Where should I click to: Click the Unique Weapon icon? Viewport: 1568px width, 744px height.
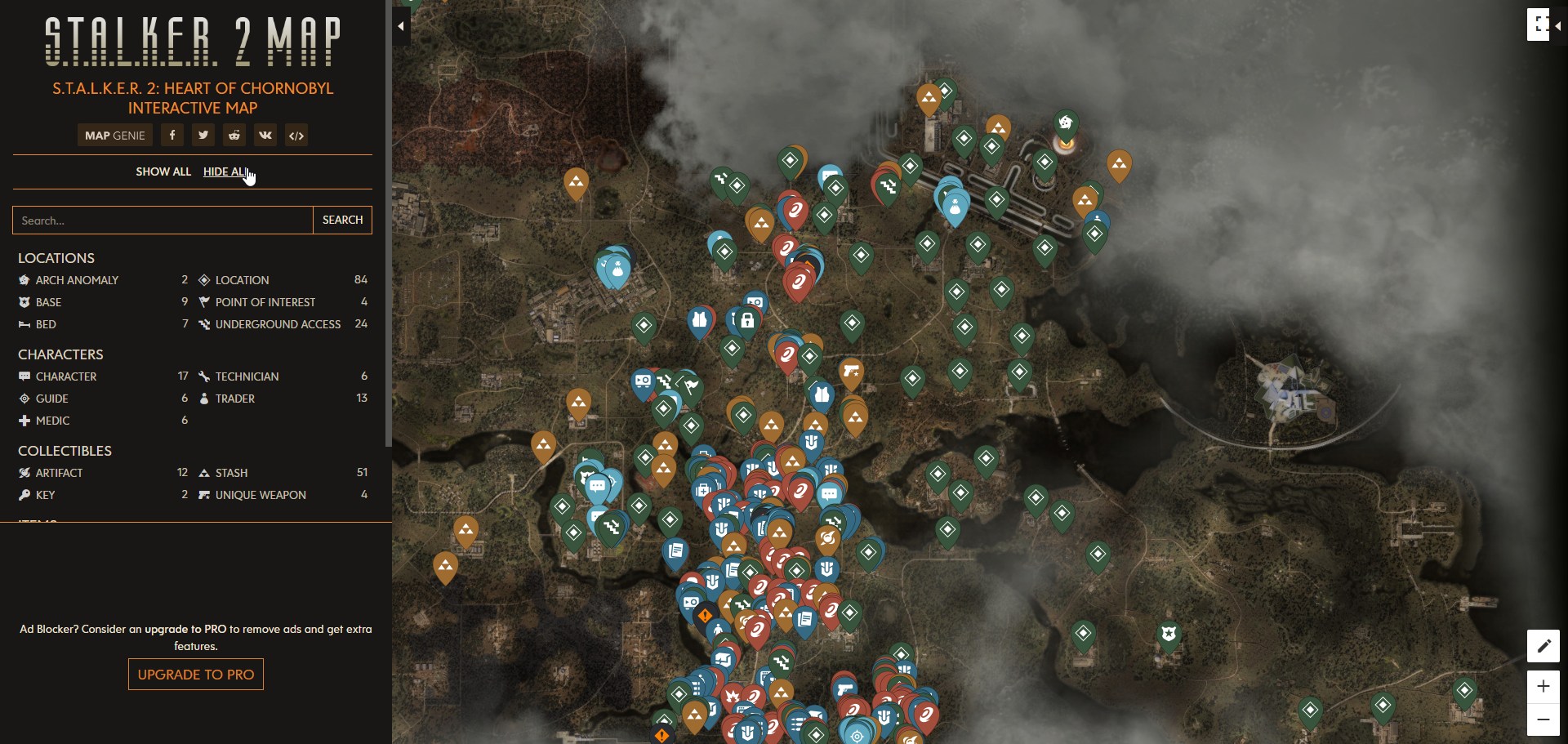click(x=203, y=495)
